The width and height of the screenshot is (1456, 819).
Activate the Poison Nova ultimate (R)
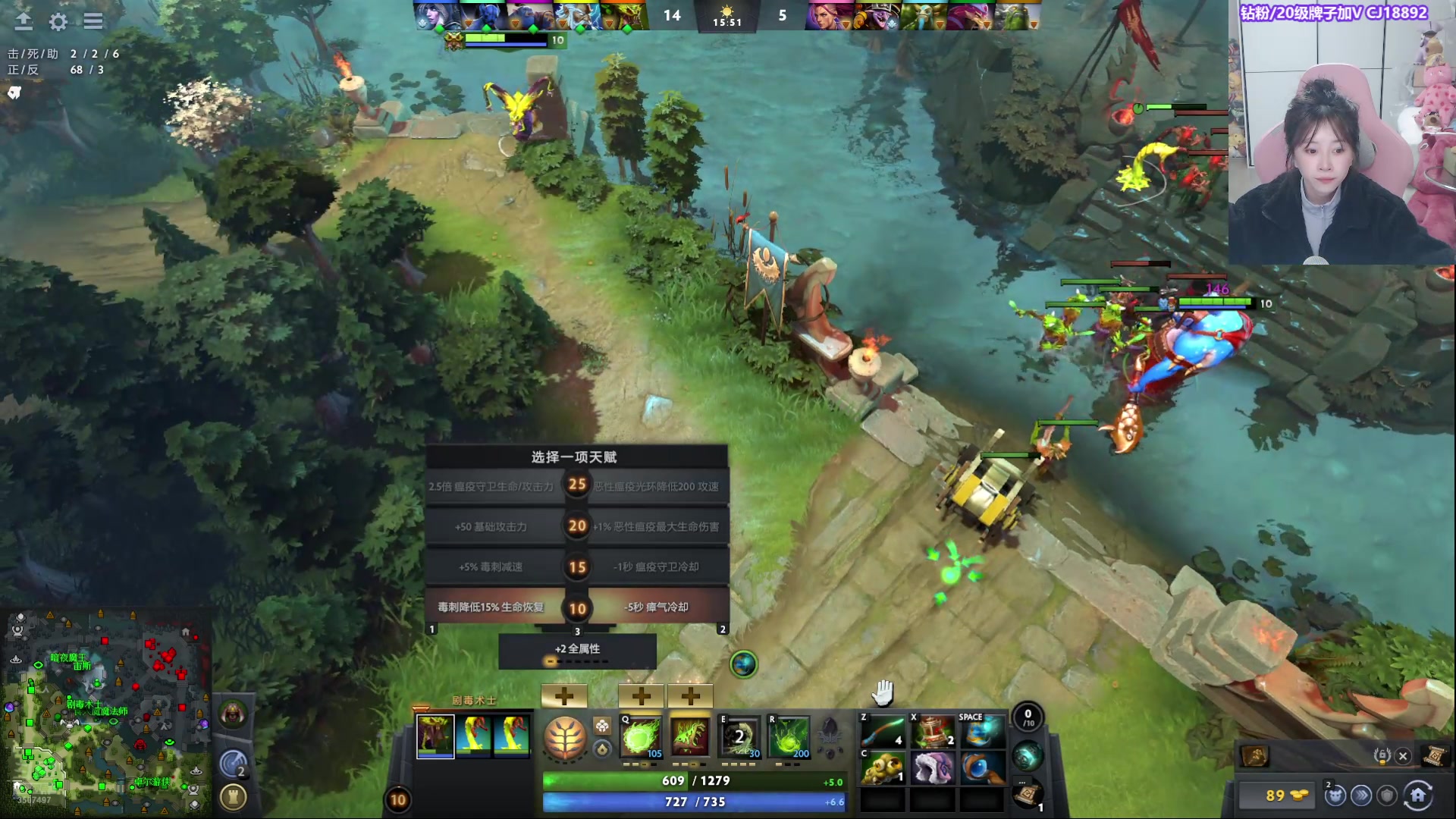pyautogui.click(x=789, y=736)
